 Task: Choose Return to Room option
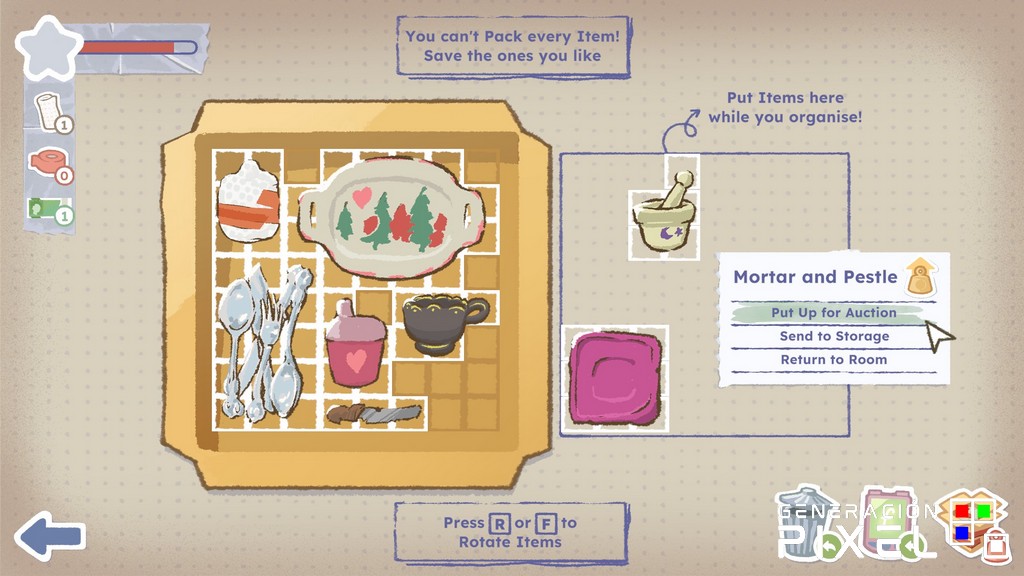pyautogui.click(x=834, y=360)
